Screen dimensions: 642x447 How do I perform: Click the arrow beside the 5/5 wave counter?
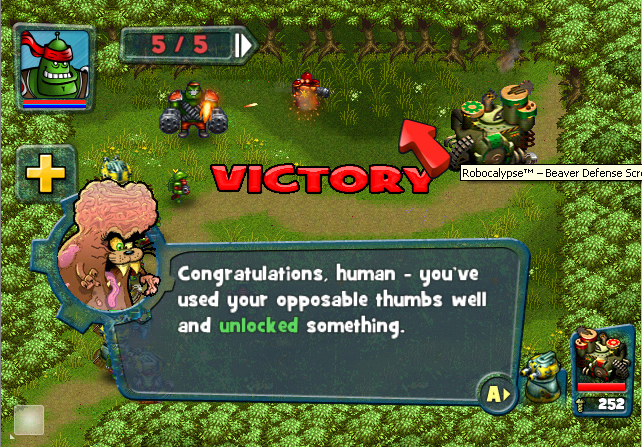click(244, 45)
